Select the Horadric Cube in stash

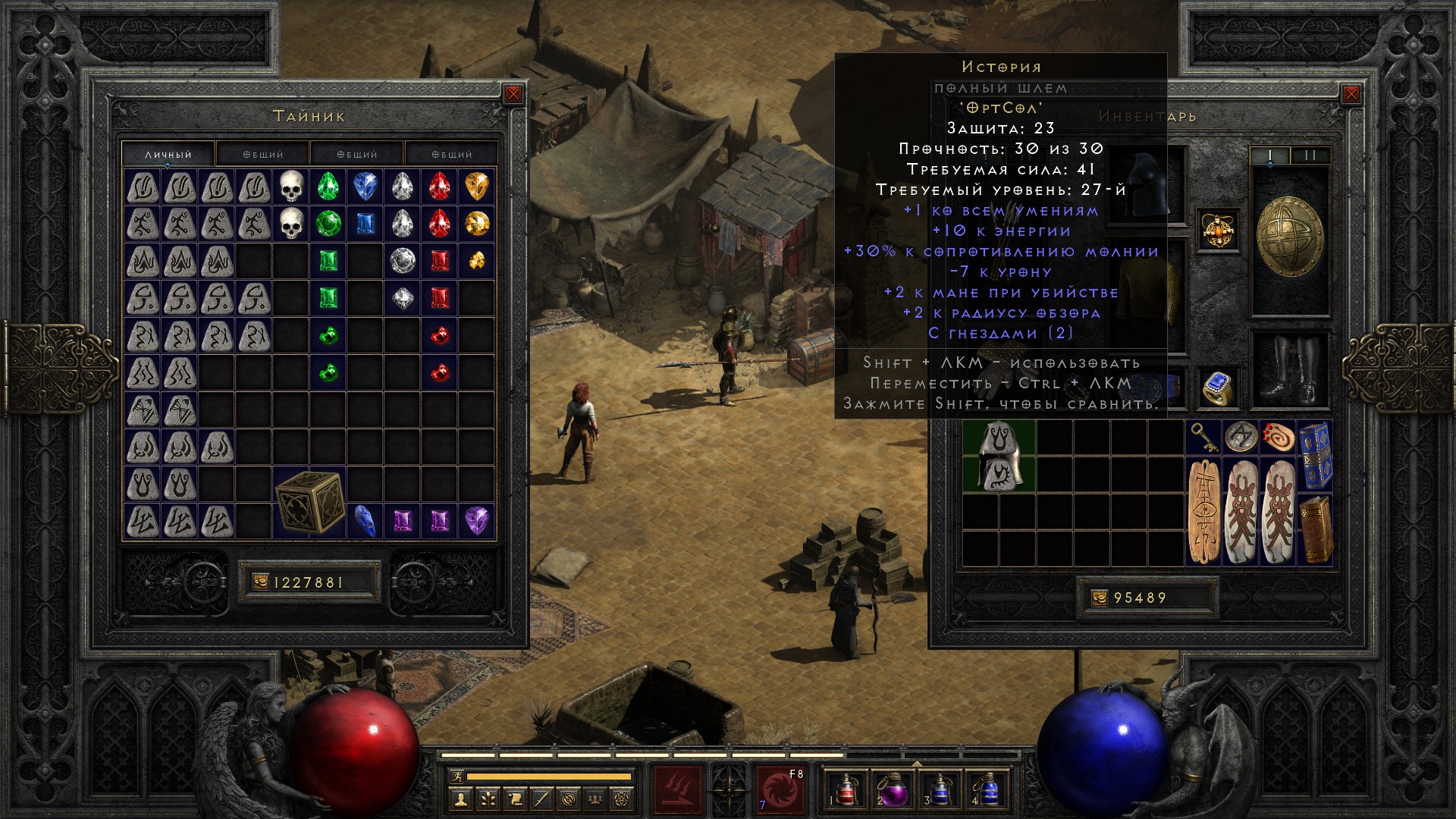(x=309, y=502)
